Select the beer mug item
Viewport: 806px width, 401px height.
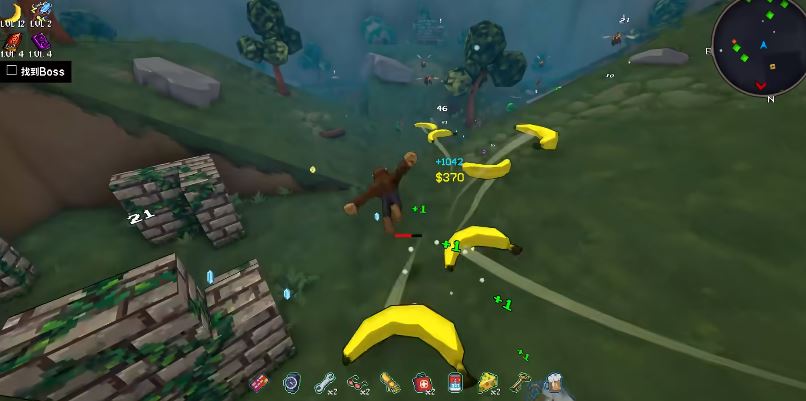pos(552,382)
